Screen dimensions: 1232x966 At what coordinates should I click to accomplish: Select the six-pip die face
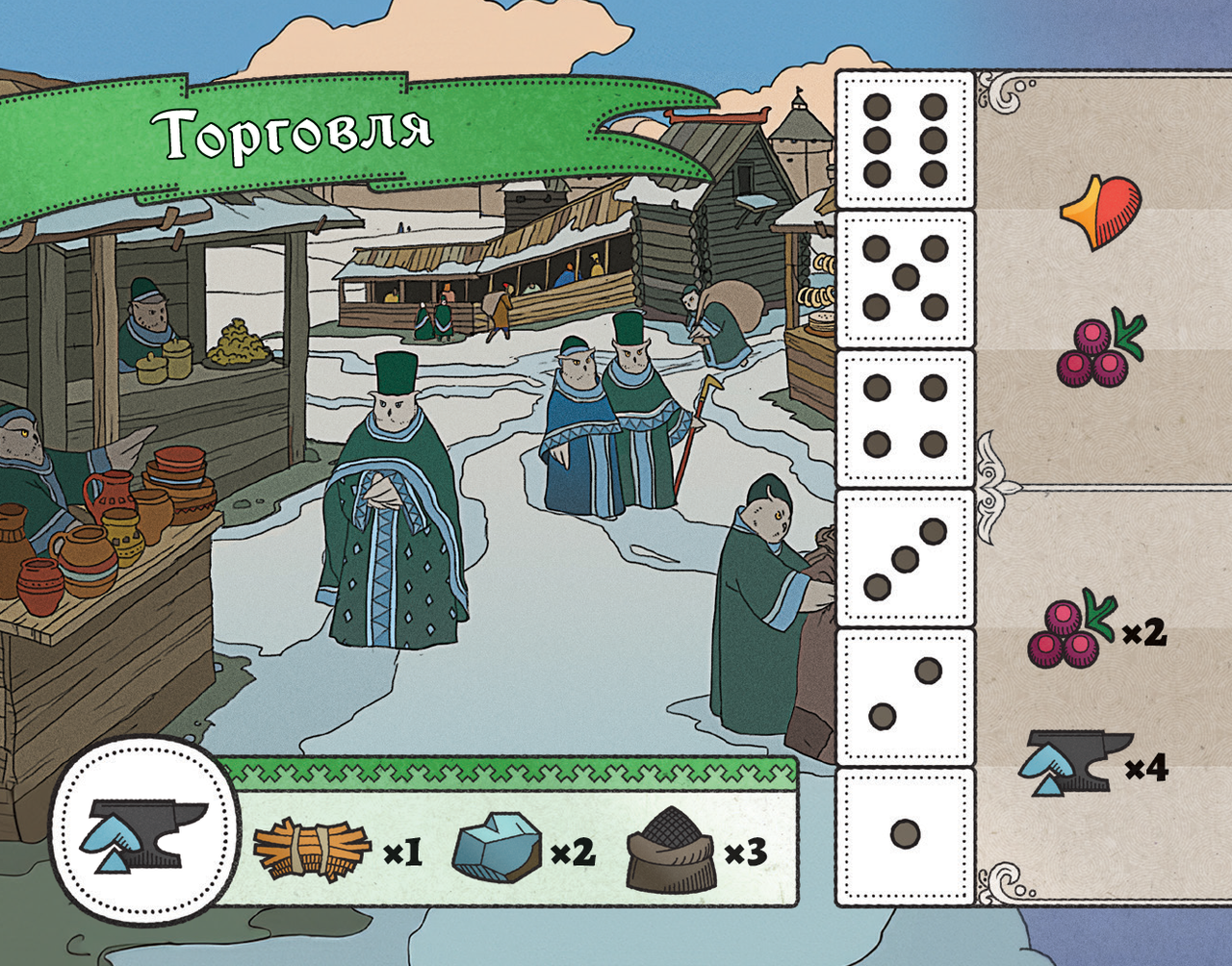(x=905, y=140)
